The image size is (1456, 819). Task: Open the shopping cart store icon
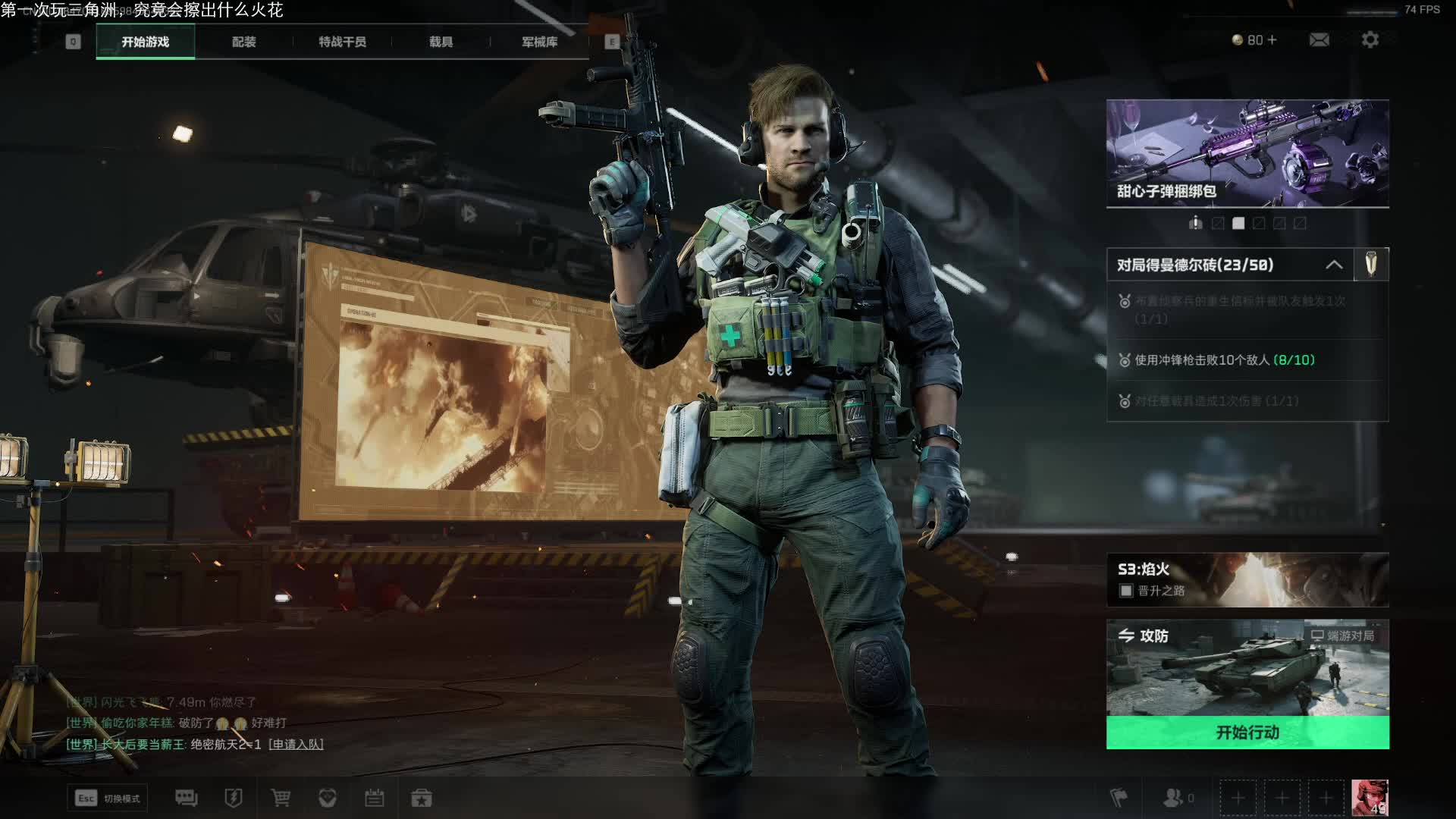click(x=281, y=798)
